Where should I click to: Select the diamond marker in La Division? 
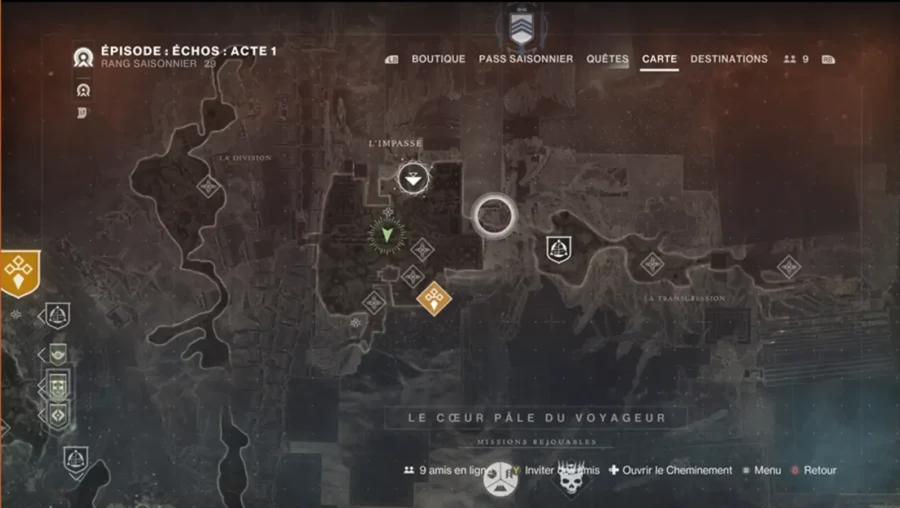[x=208, y=186]
